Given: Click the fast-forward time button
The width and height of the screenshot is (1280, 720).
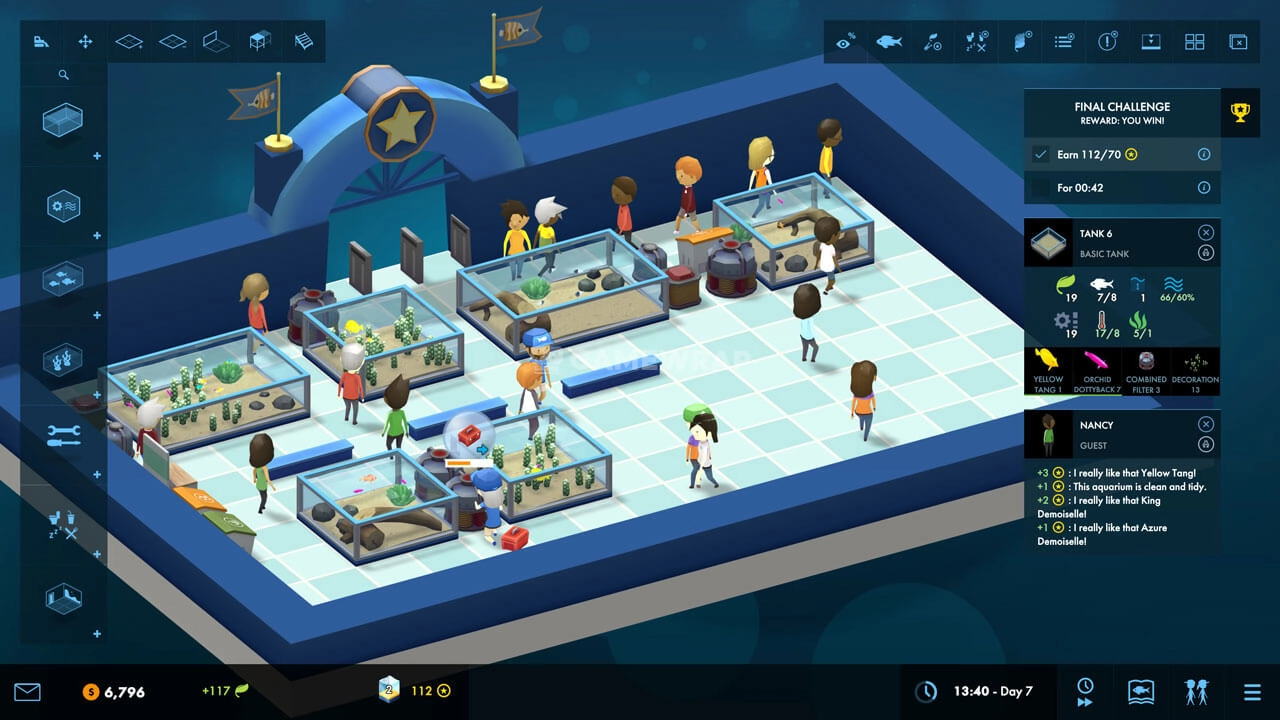Looking at the screenshot, I should click(1085, 692).
